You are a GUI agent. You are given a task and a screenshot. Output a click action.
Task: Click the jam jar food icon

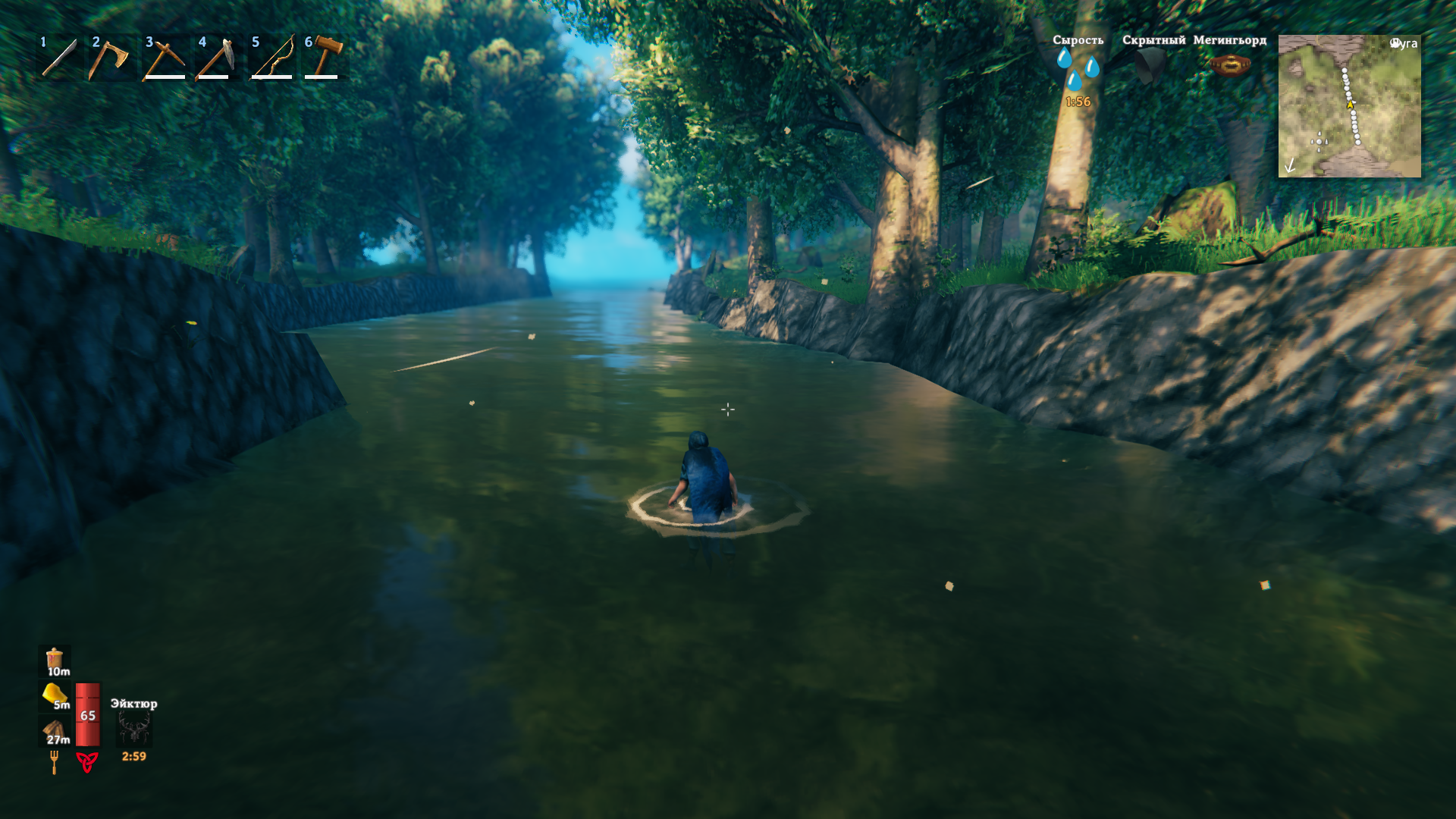tap(55, 660)
